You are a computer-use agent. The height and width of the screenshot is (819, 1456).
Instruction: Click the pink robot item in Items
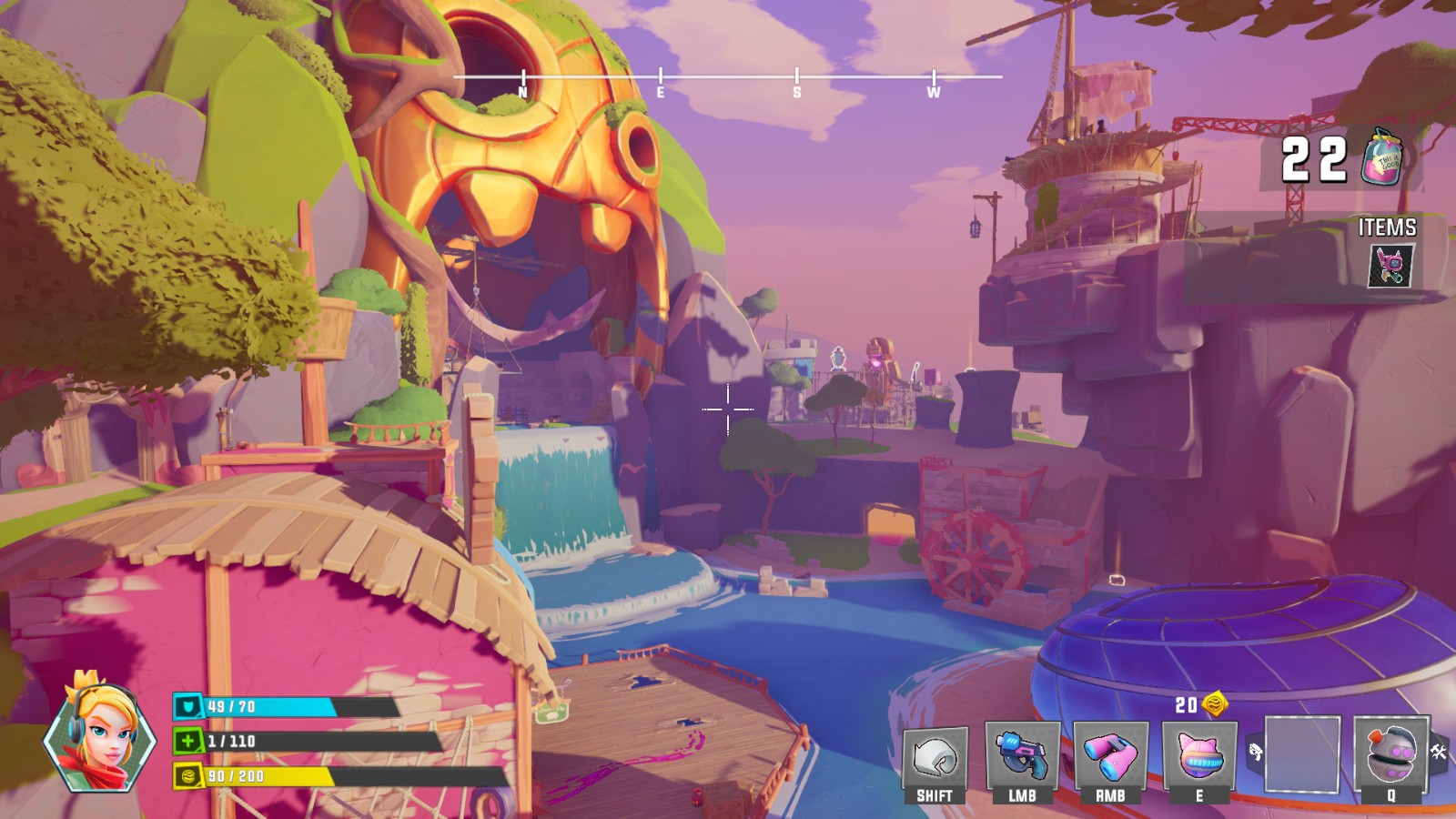tap(1391, 266)
